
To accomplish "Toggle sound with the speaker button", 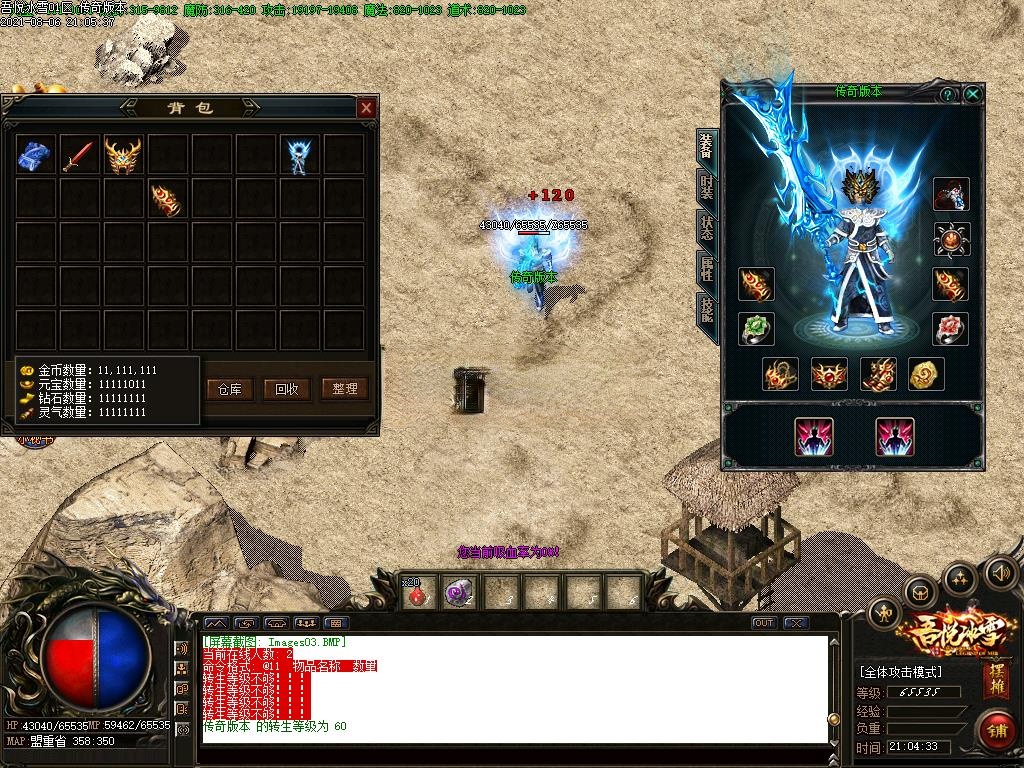I will tap(1001, 572).
